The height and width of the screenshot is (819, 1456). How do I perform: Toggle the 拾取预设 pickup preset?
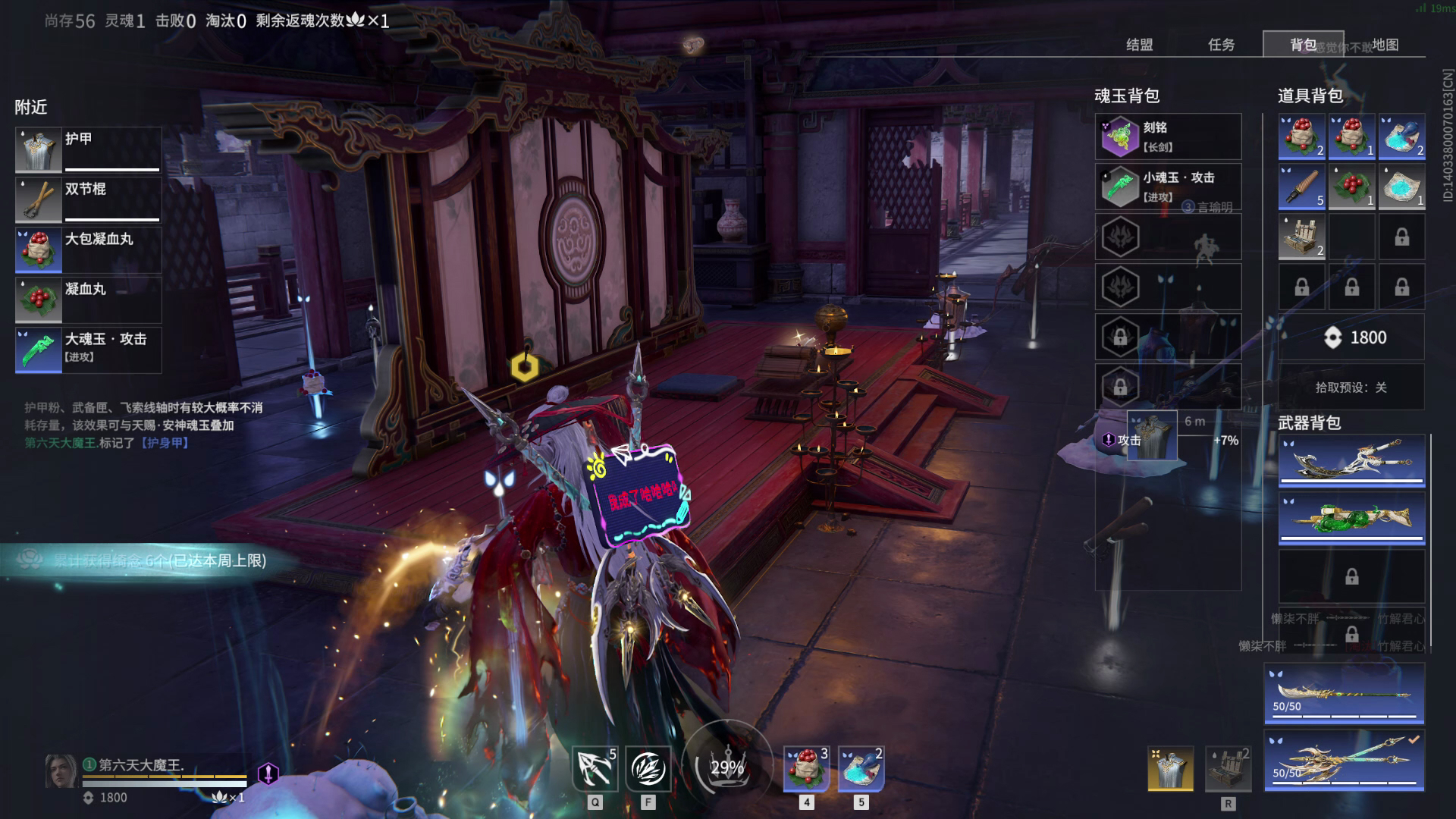tap(1351, 388)
